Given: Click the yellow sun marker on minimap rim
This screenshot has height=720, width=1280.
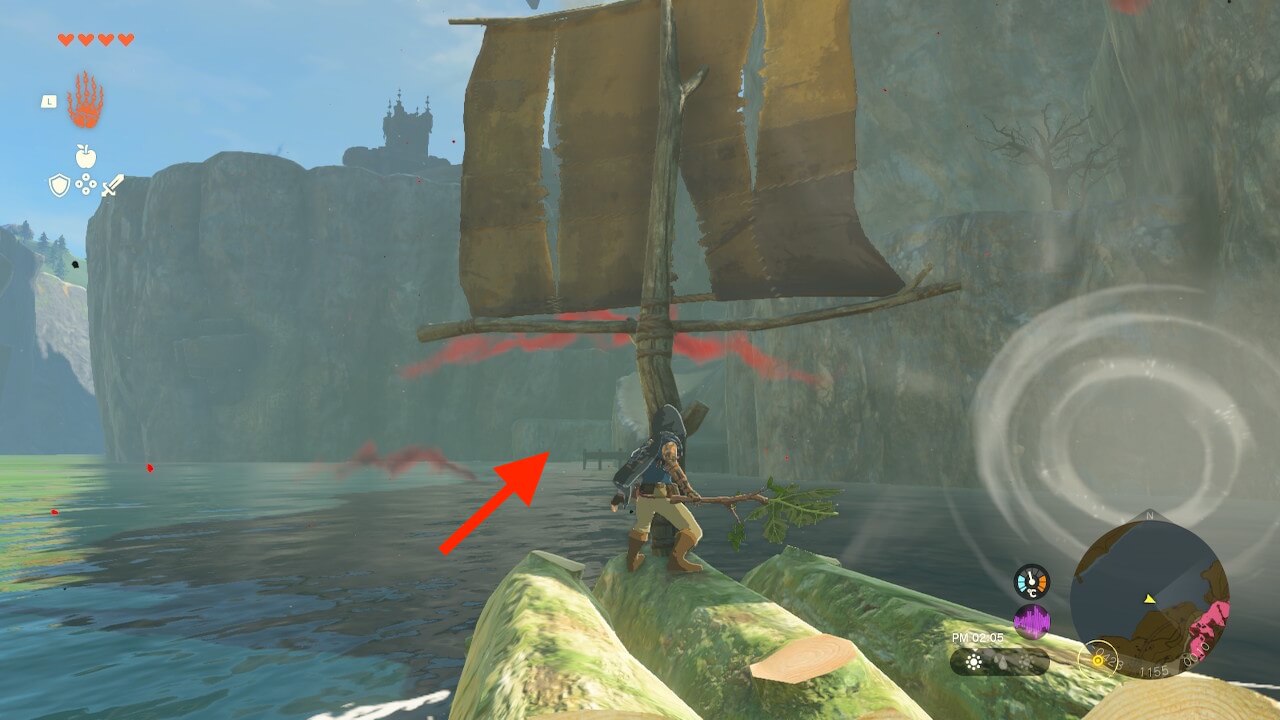Looking at the screenshot, I should point(1100,660).
